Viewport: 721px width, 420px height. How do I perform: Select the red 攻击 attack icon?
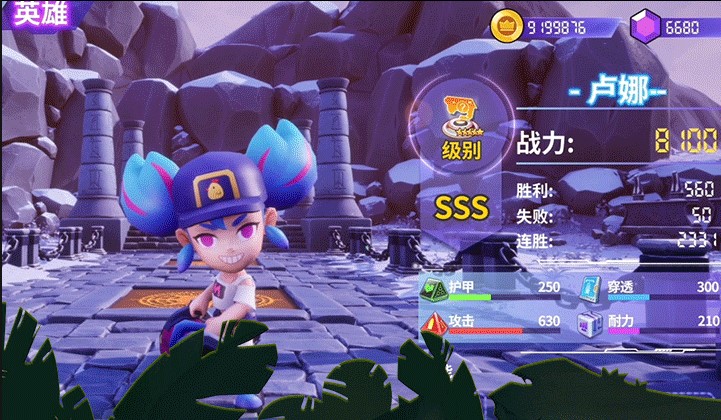[x=434, y=322]
